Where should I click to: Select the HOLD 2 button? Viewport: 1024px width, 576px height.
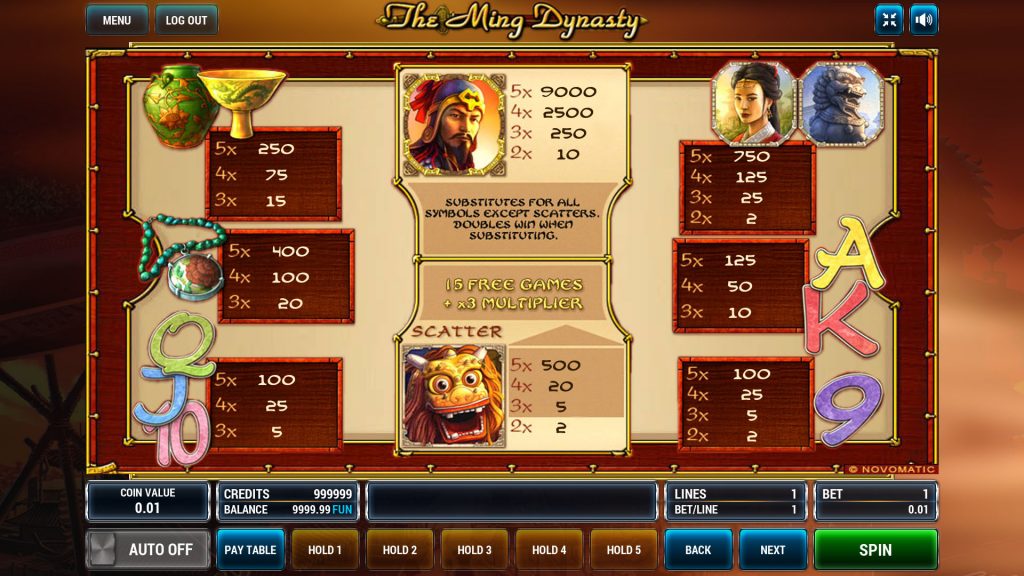[400, 550]
